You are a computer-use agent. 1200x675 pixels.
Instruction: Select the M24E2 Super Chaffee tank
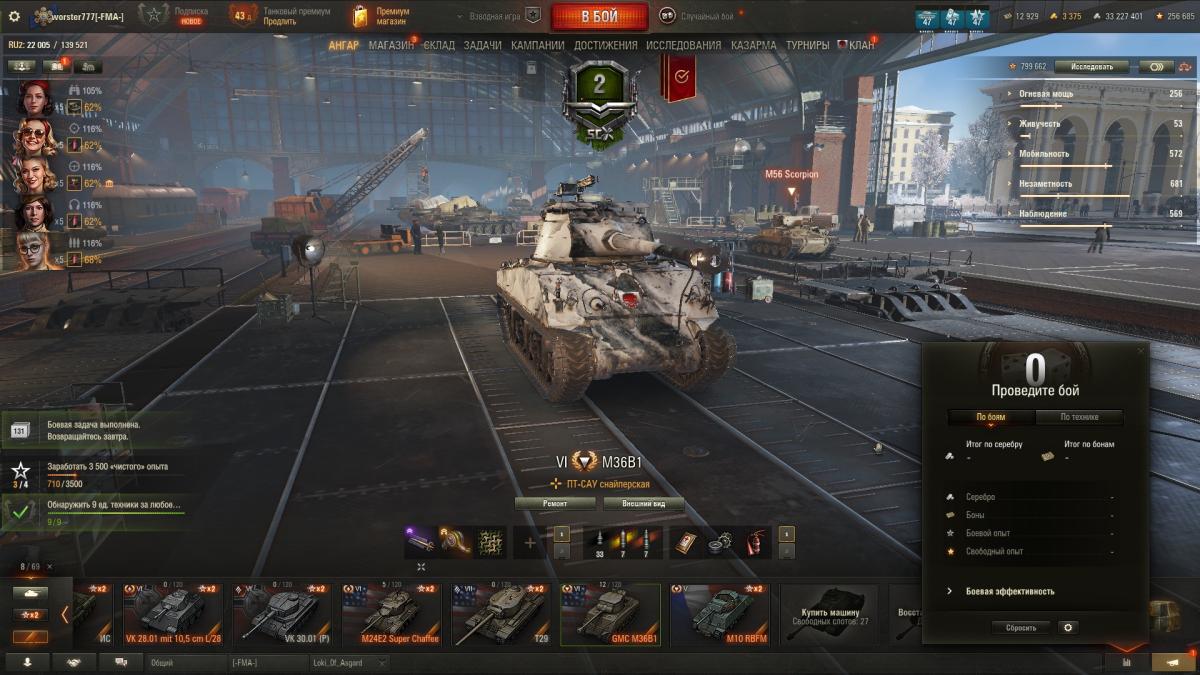point(390,615)
